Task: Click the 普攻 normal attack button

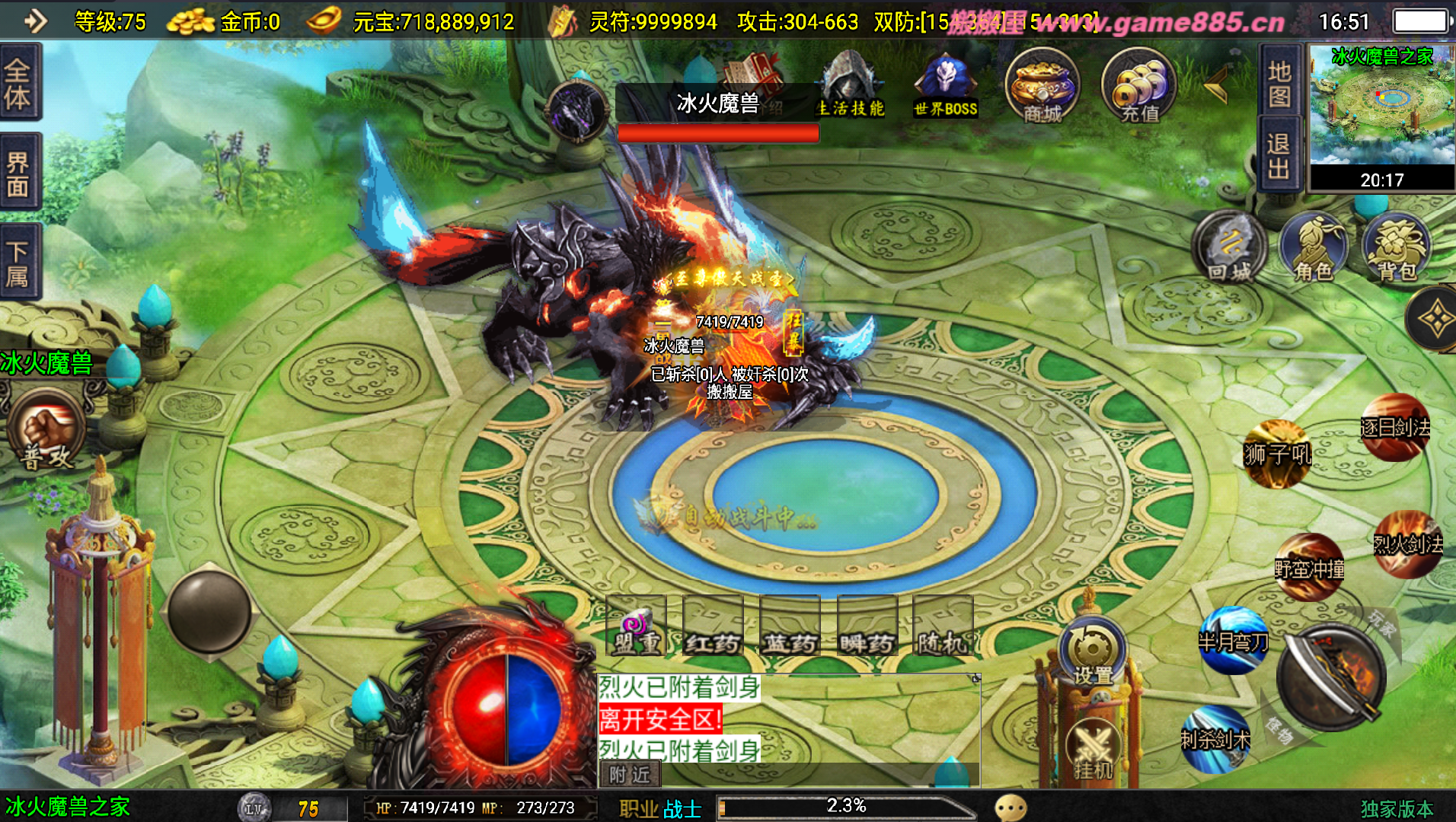Action: coord(47,429)
